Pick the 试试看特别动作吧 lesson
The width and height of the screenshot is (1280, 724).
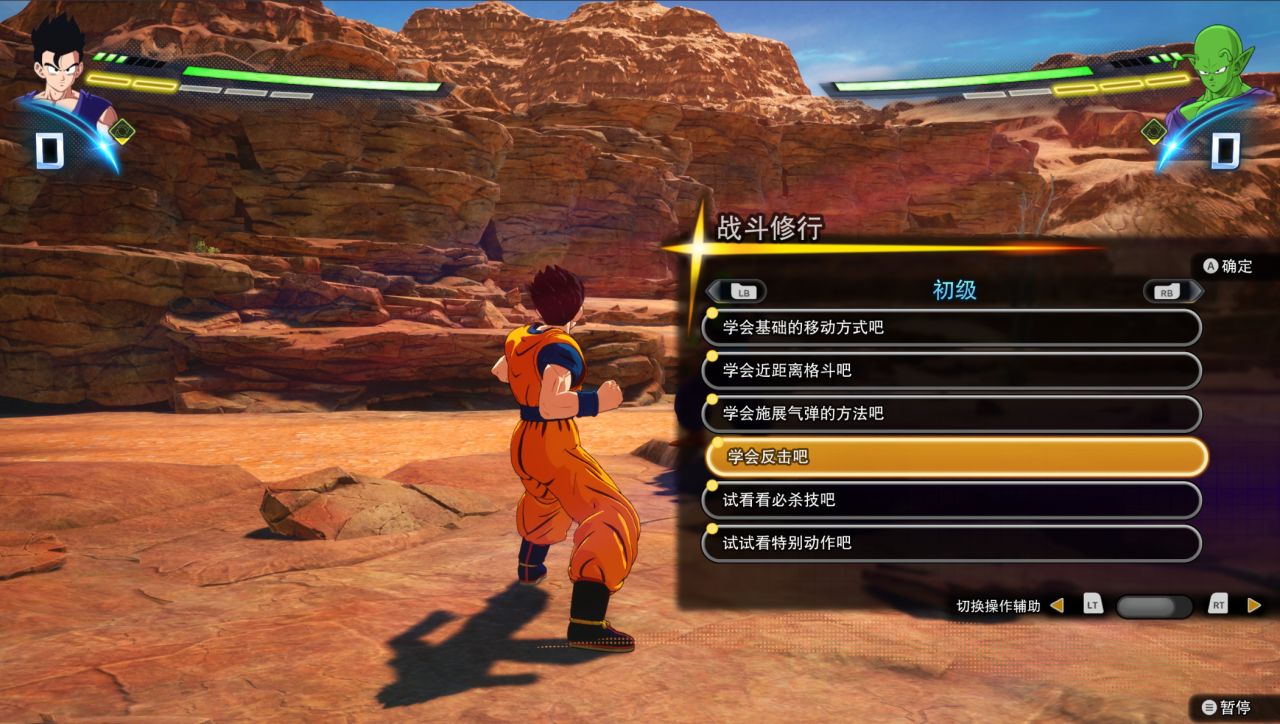click(951, 543)
